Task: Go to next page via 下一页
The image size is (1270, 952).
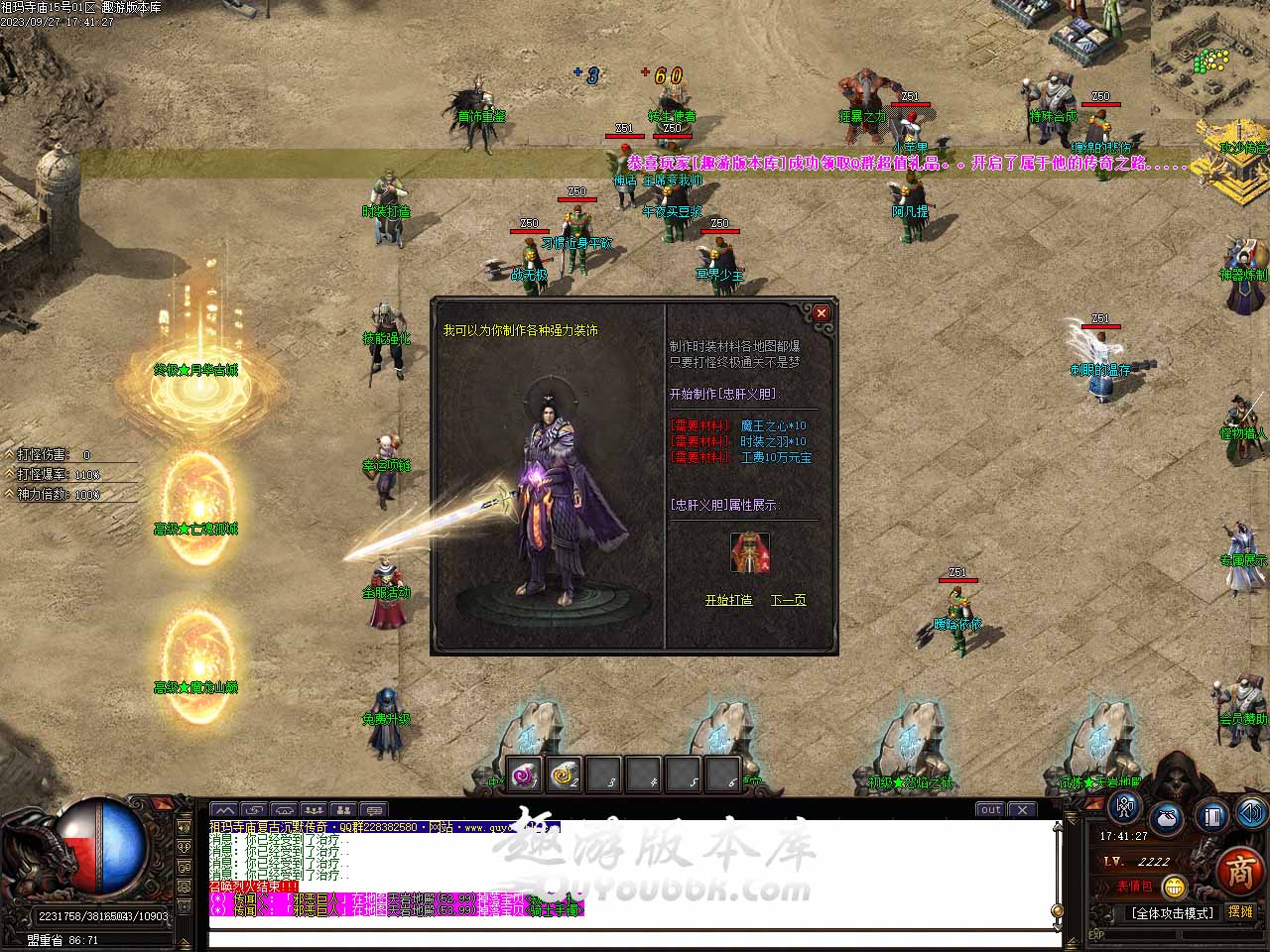Action: tap(788, 600)
